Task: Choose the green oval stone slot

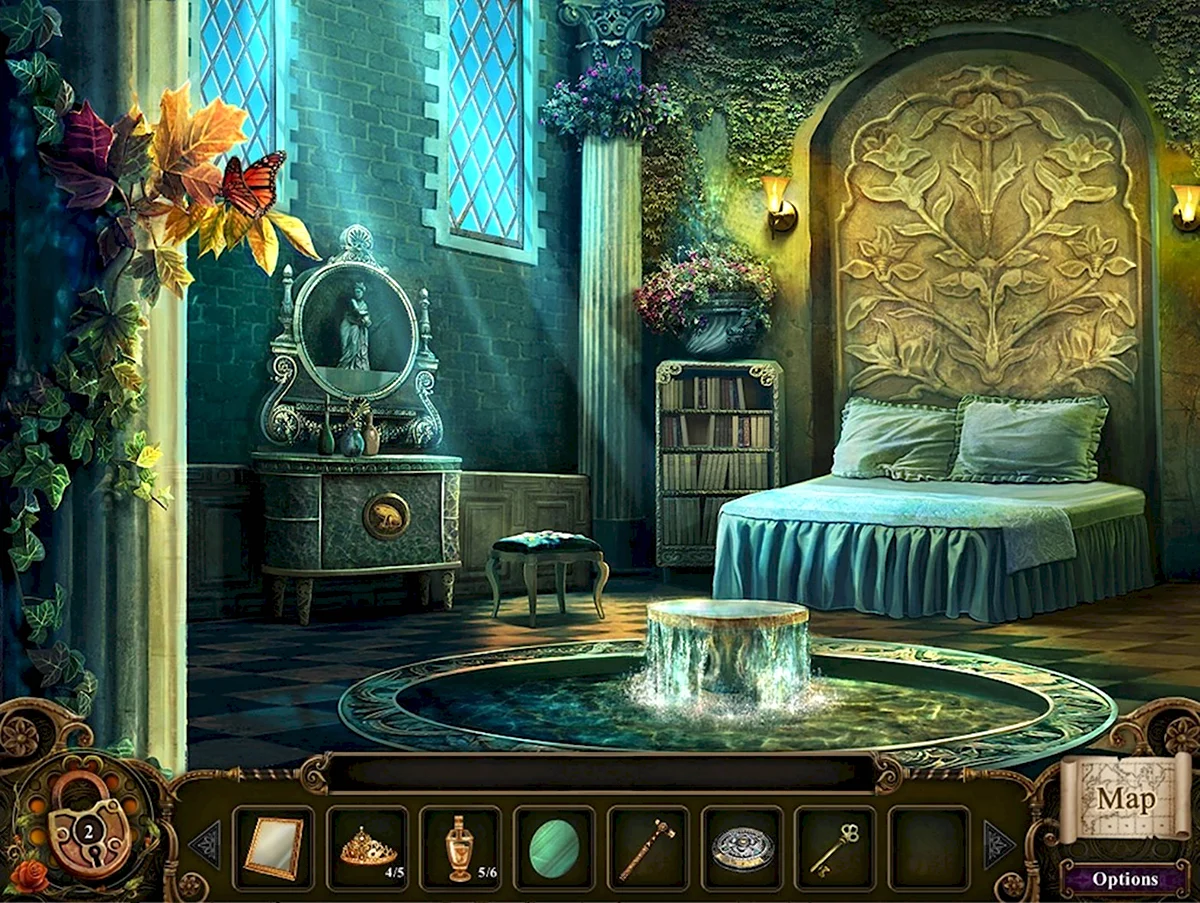Action: [x=554, y=848]
